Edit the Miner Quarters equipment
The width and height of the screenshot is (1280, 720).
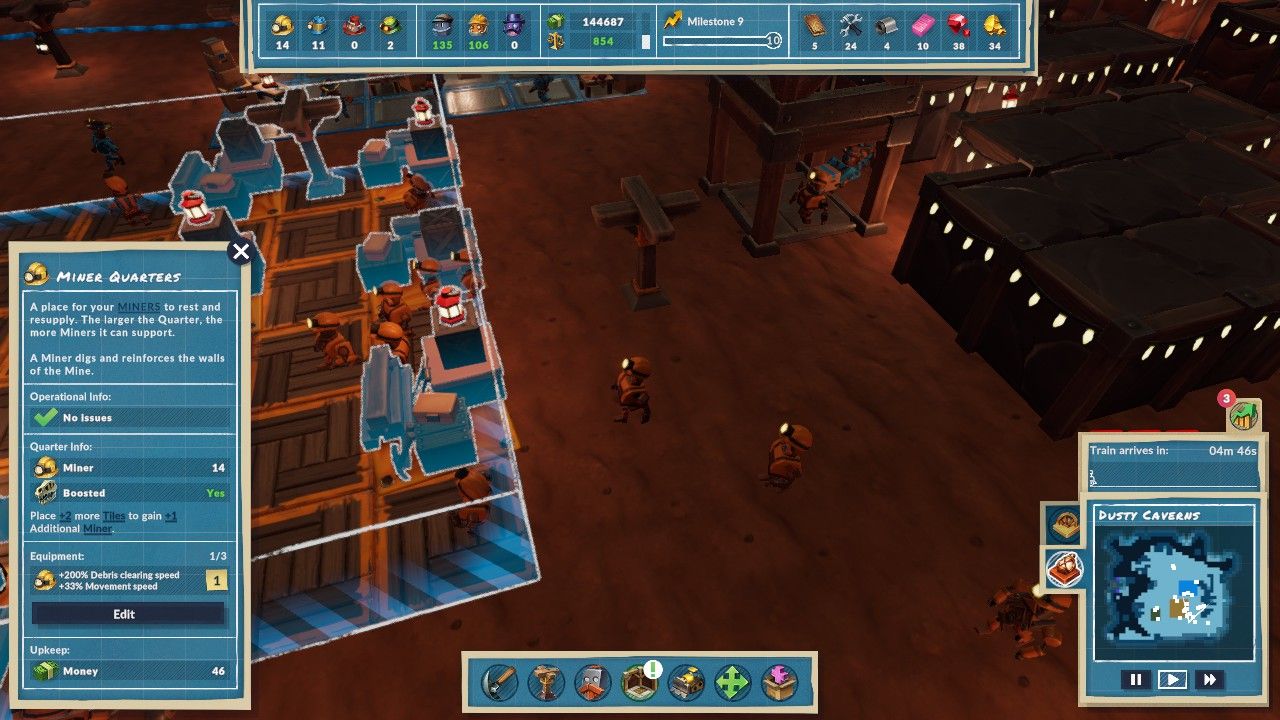124,614
